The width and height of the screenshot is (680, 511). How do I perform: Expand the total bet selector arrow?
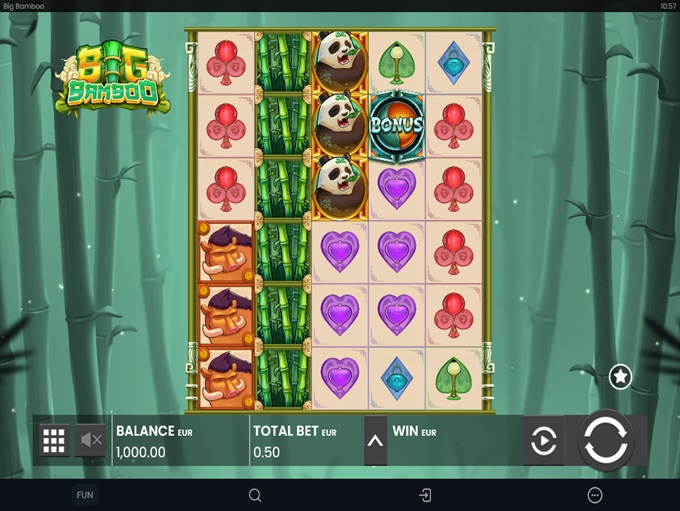tap(375, 441)
